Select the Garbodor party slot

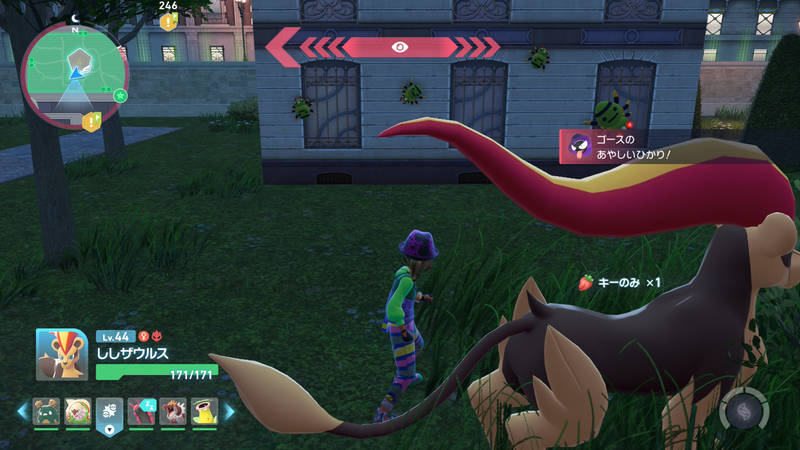pyautogui.click(x=44, y=411)
